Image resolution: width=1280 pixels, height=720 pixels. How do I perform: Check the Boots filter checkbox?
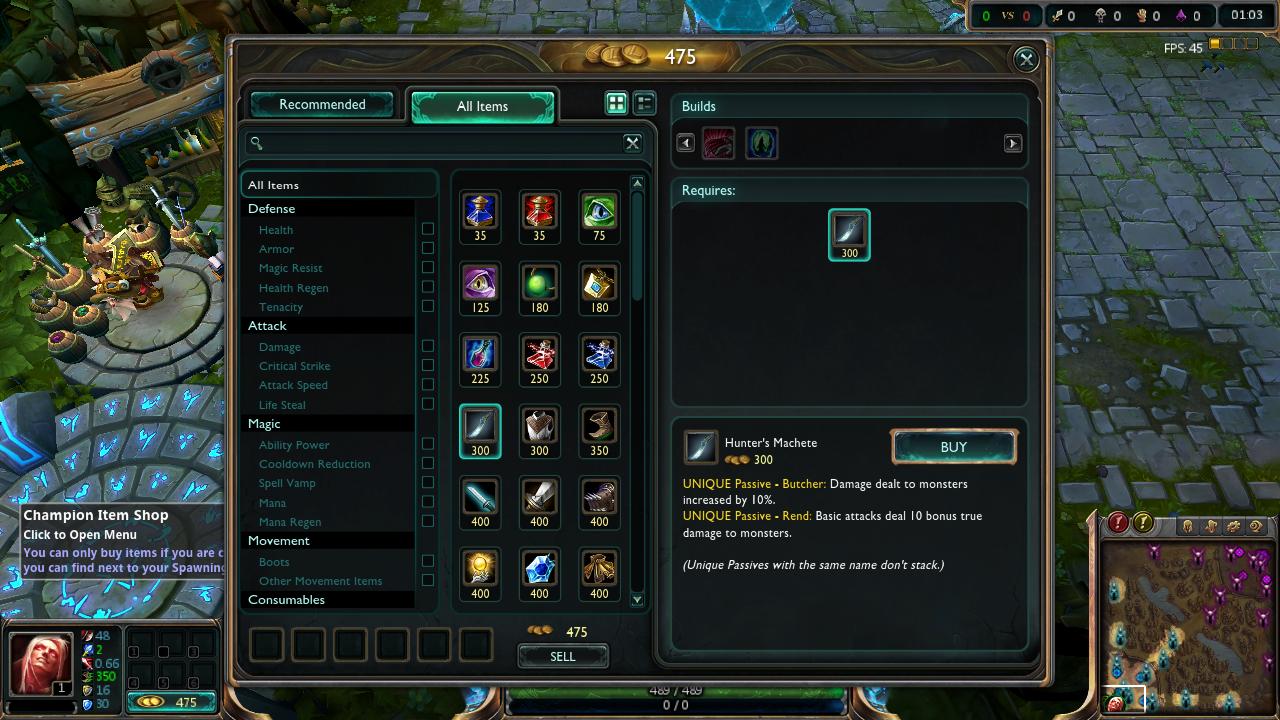428,561
